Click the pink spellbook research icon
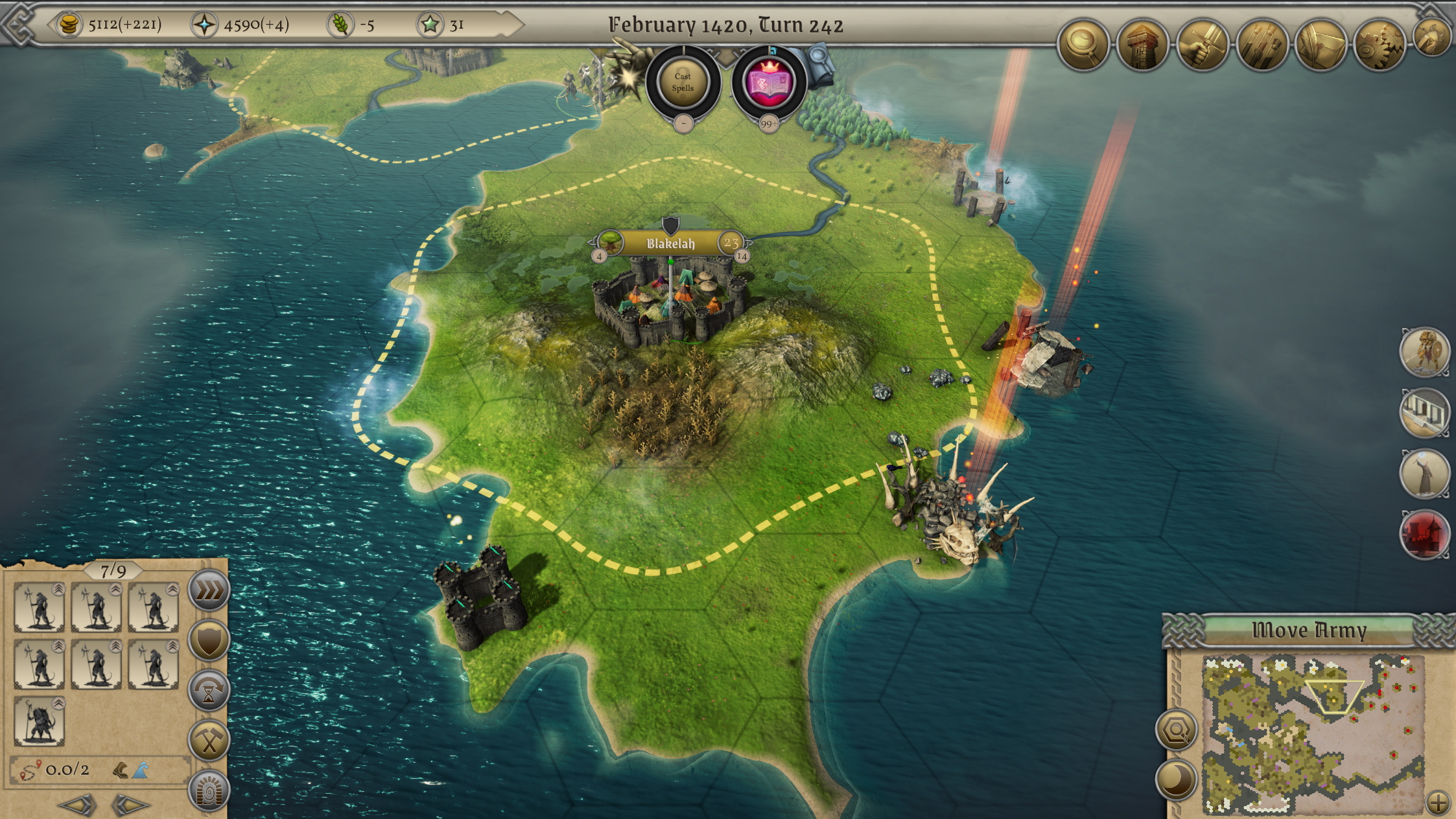 (769, 82)
